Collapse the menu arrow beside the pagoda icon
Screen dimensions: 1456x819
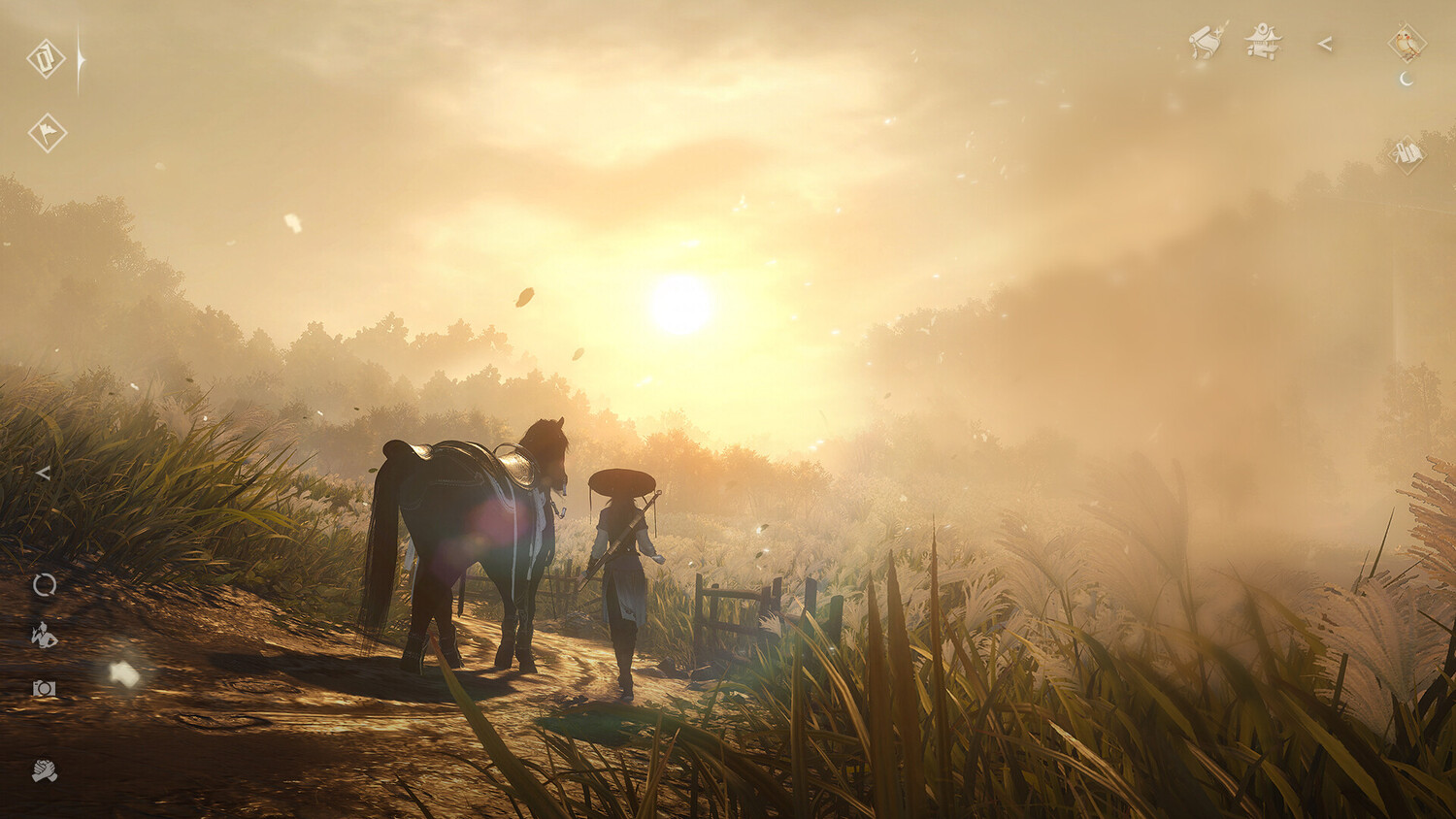(x=1325, y=44)
